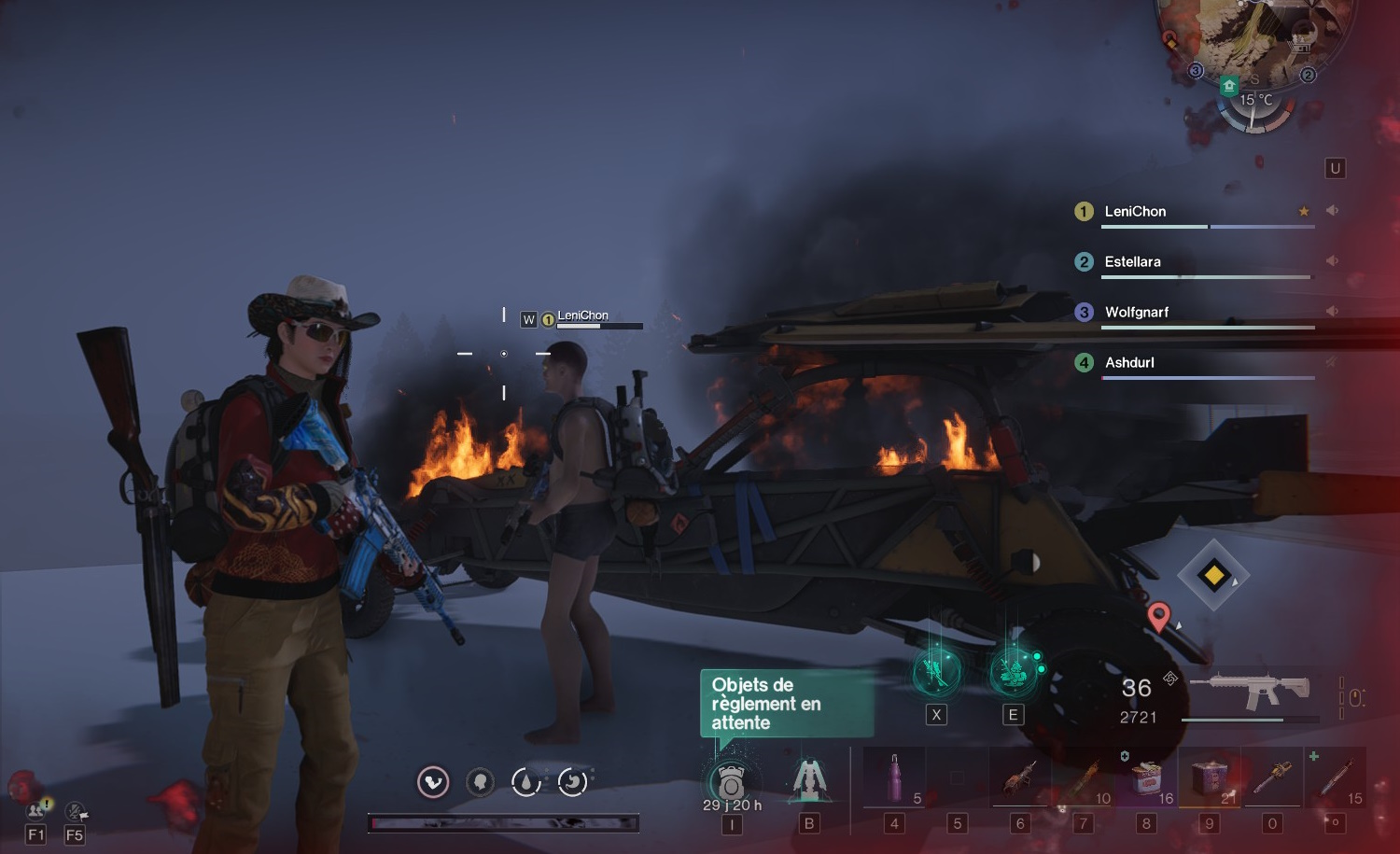Toggle Estellara's voice speaker icon
Viewport: 1400px width, 854px height.
(x=1332, y=261)
